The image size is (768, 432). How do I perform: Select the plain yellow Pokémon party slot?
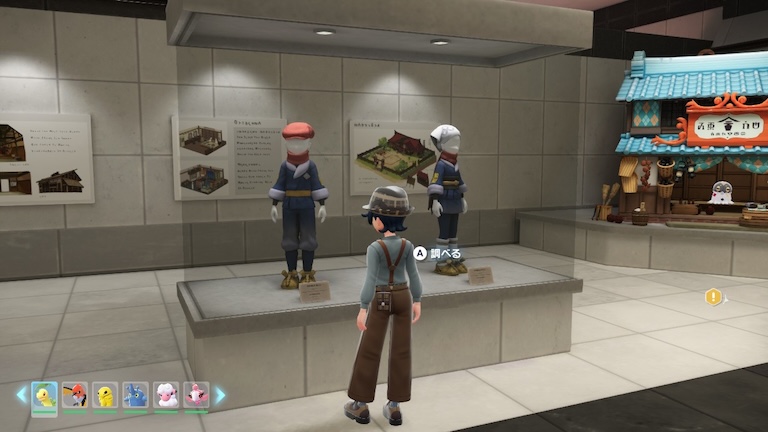coord(105,395)
